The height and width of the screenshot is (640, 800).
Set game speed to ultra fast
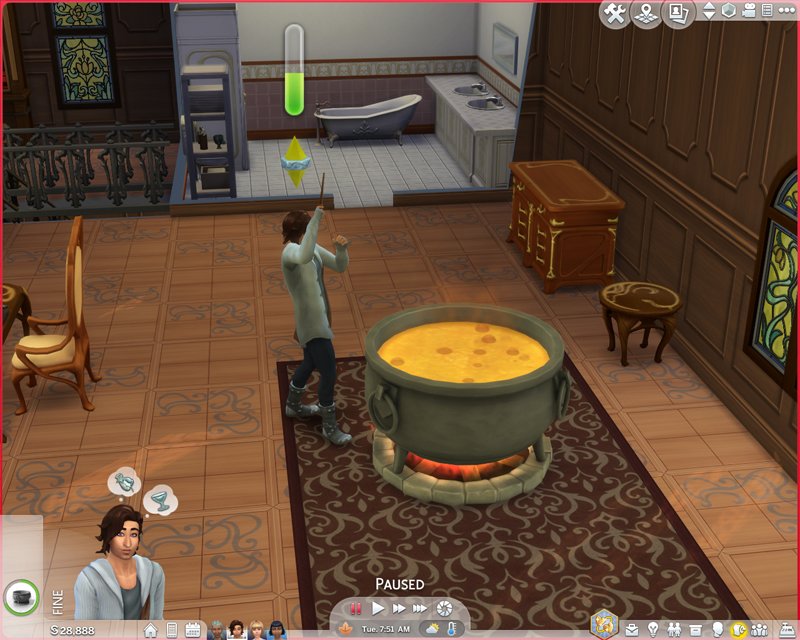[x=421, y=607]
